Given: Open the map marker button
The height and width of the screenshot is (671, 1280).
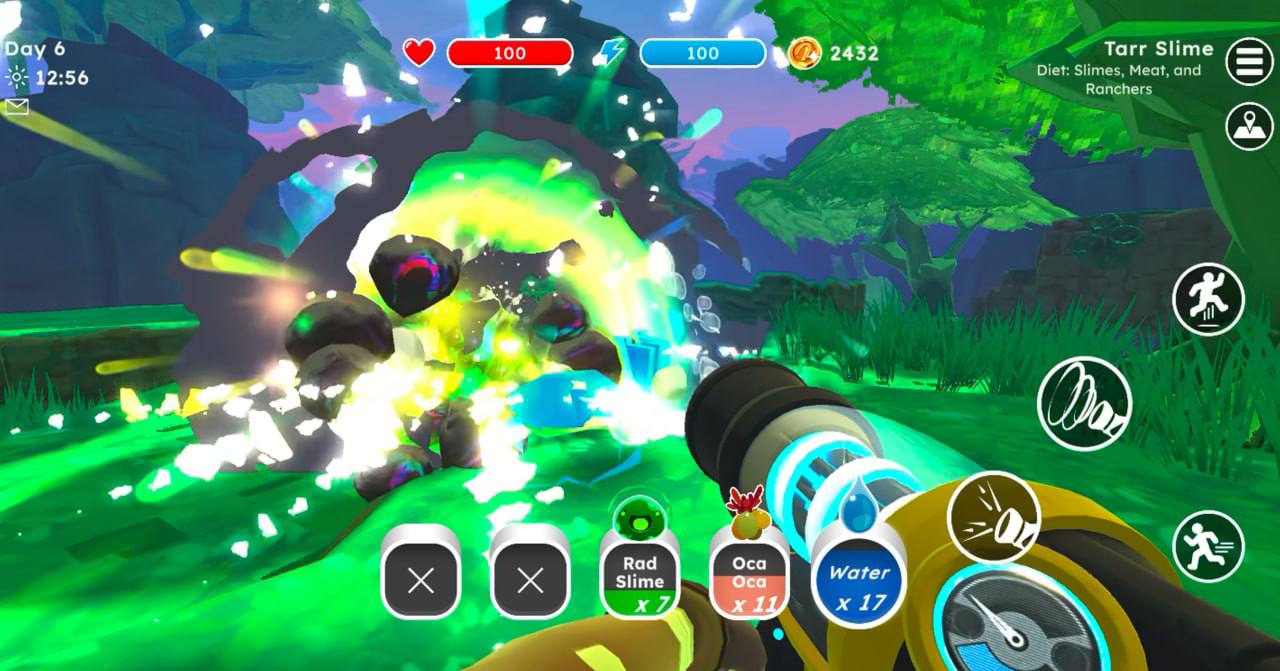Looking at the screenshot, I should coord(1249,127).
